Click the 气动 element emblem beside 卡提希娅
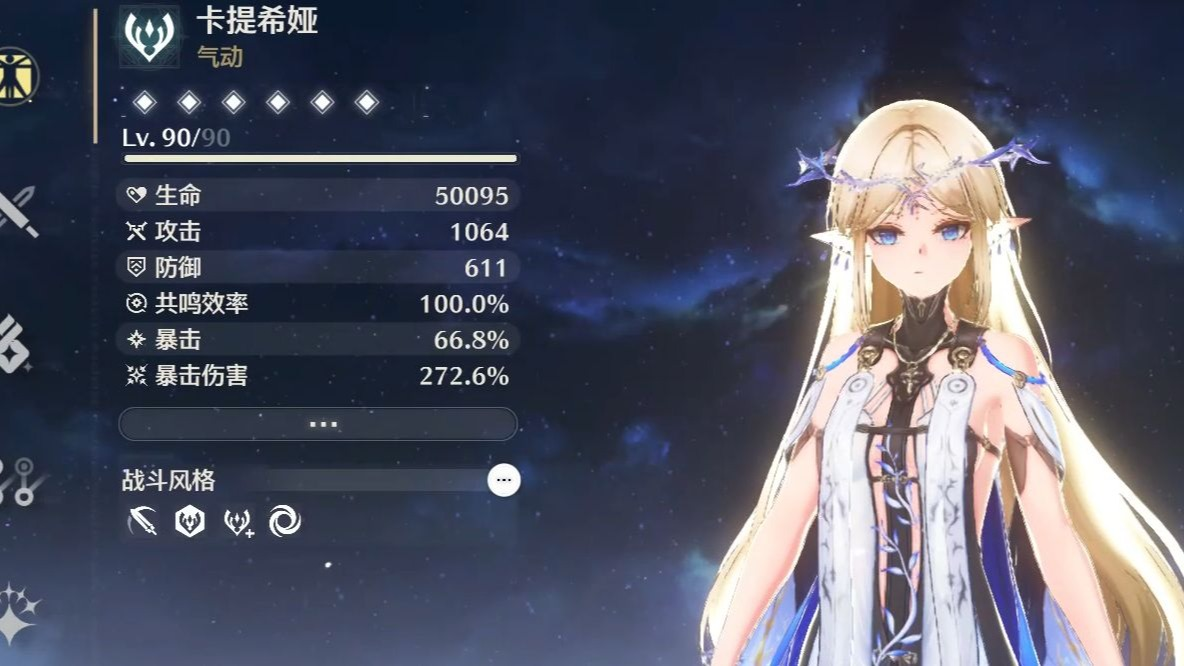This screenshot has width=1184, height=666. tap(150, 36)
